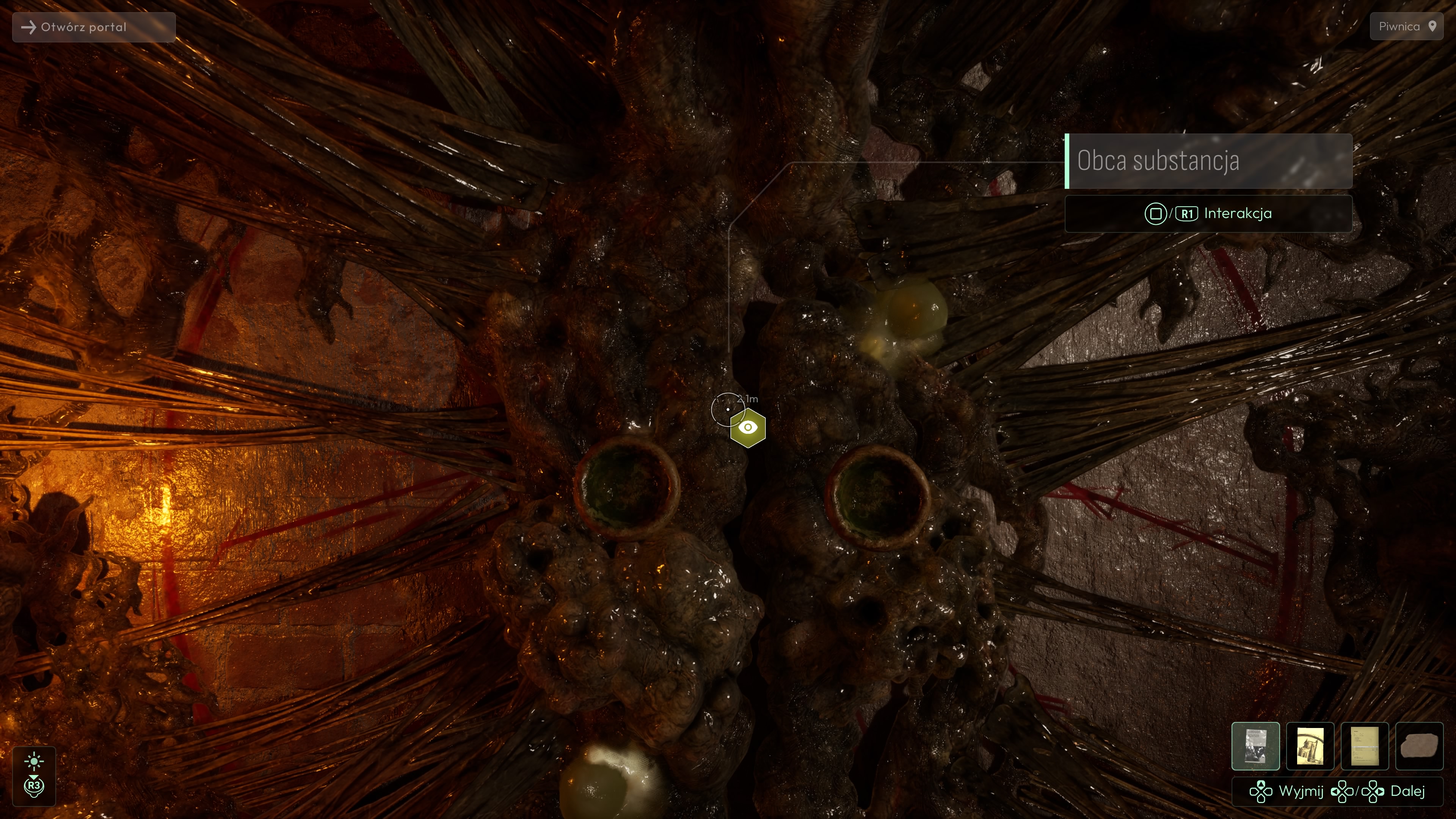This screenshot has height=819, width=1456.
Task: Pick the torn cloth scrap slot
Action: pos(1419,746)
